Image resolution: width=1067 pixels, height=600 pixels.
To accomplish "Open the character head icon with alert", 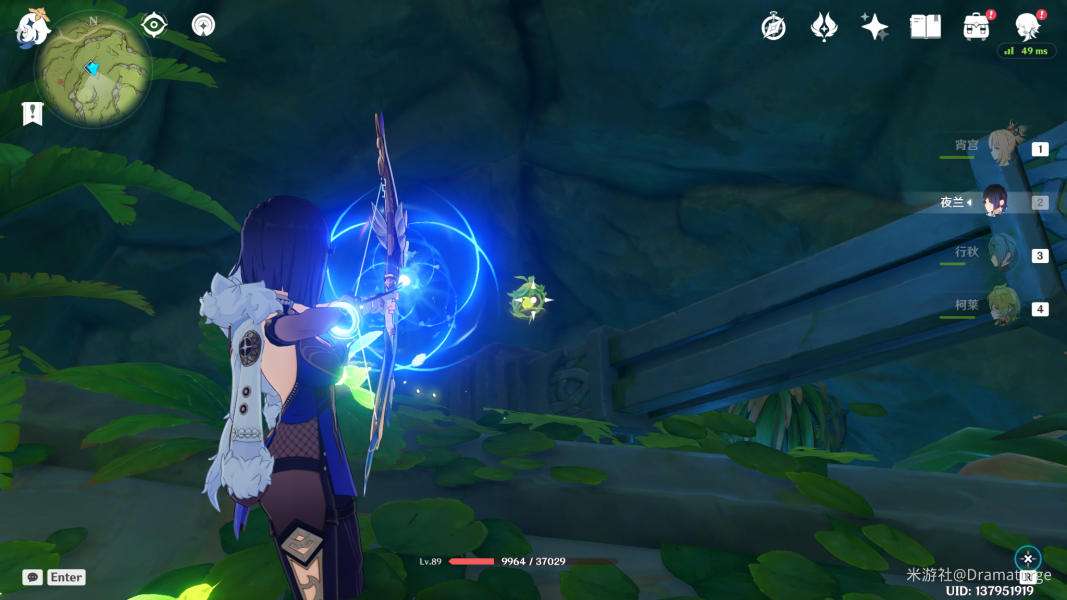I will point(1027,27).
